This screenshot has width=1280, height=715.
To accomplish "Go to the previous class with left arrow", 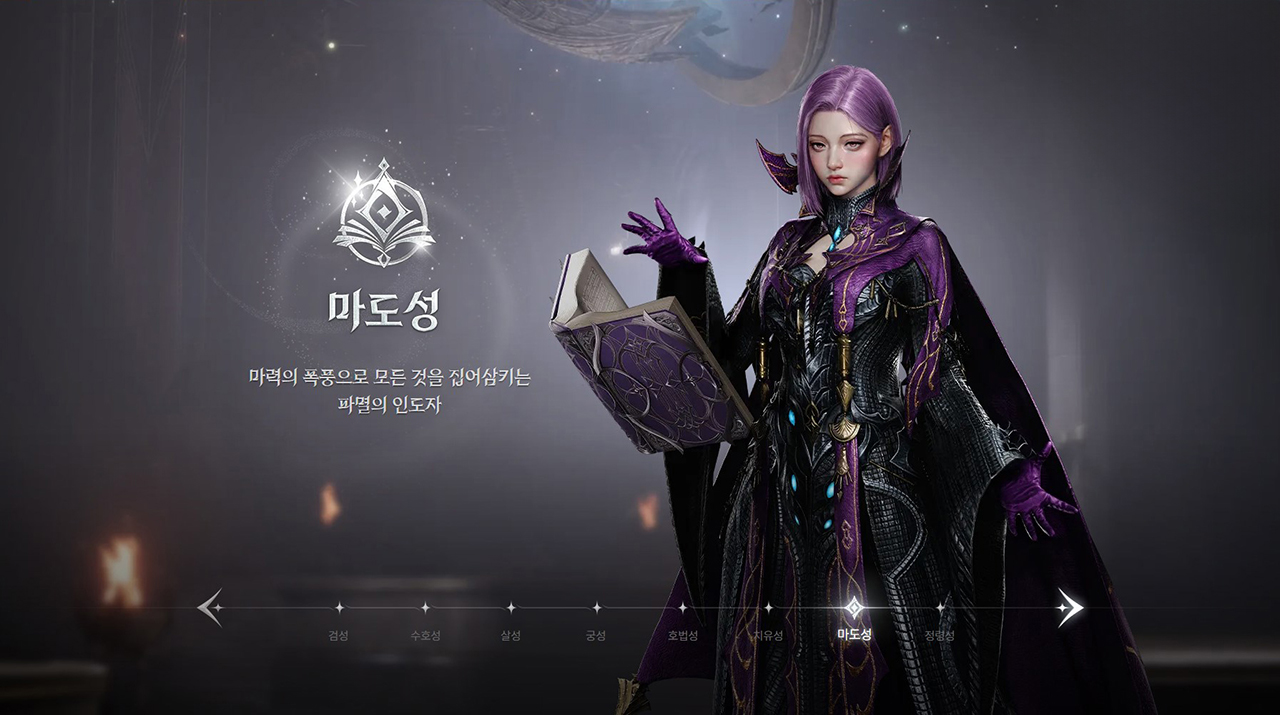I will click(210, 607).
